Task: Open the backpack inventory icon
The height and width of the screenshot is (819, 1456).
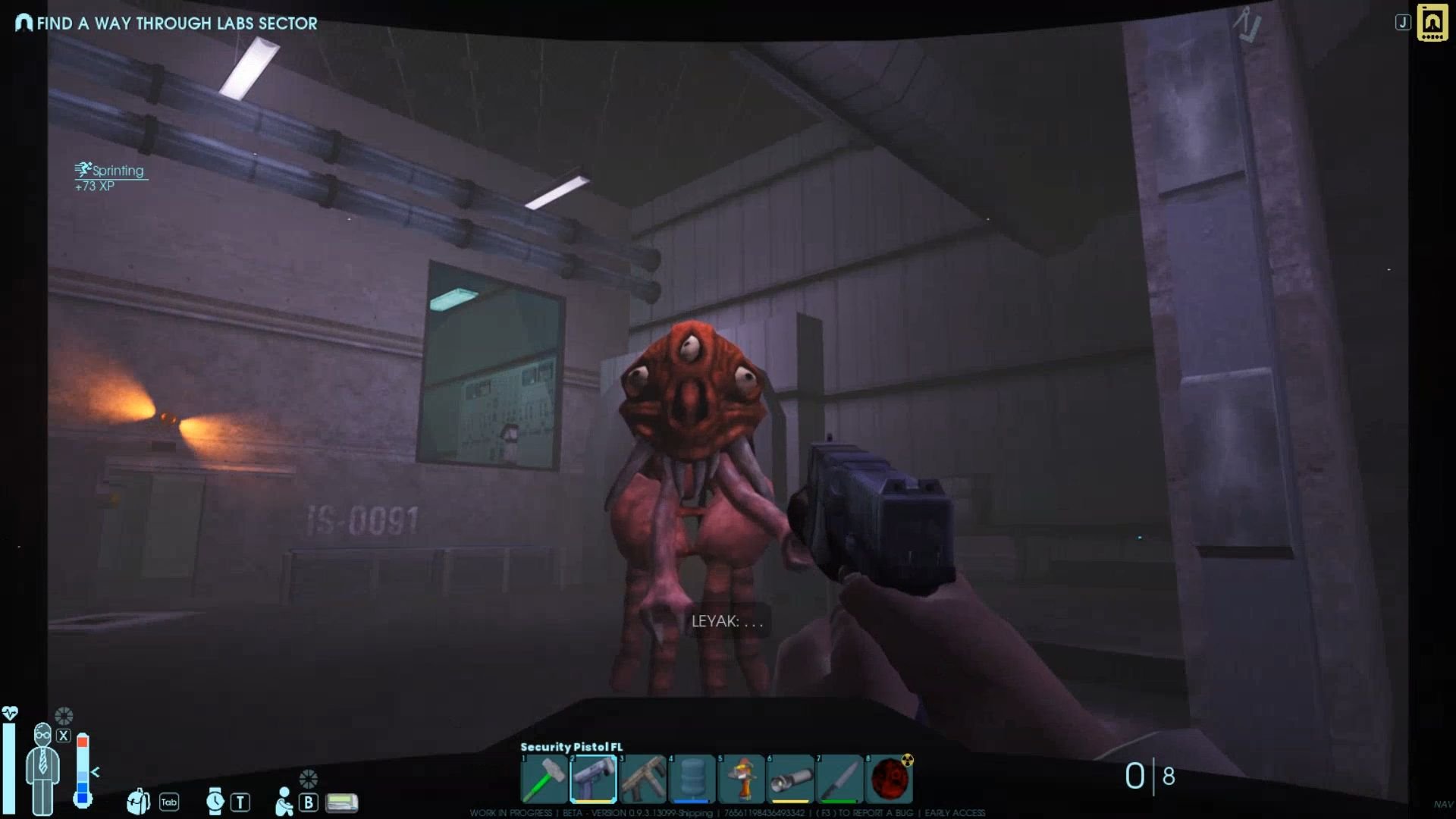Action: [138, 801]
